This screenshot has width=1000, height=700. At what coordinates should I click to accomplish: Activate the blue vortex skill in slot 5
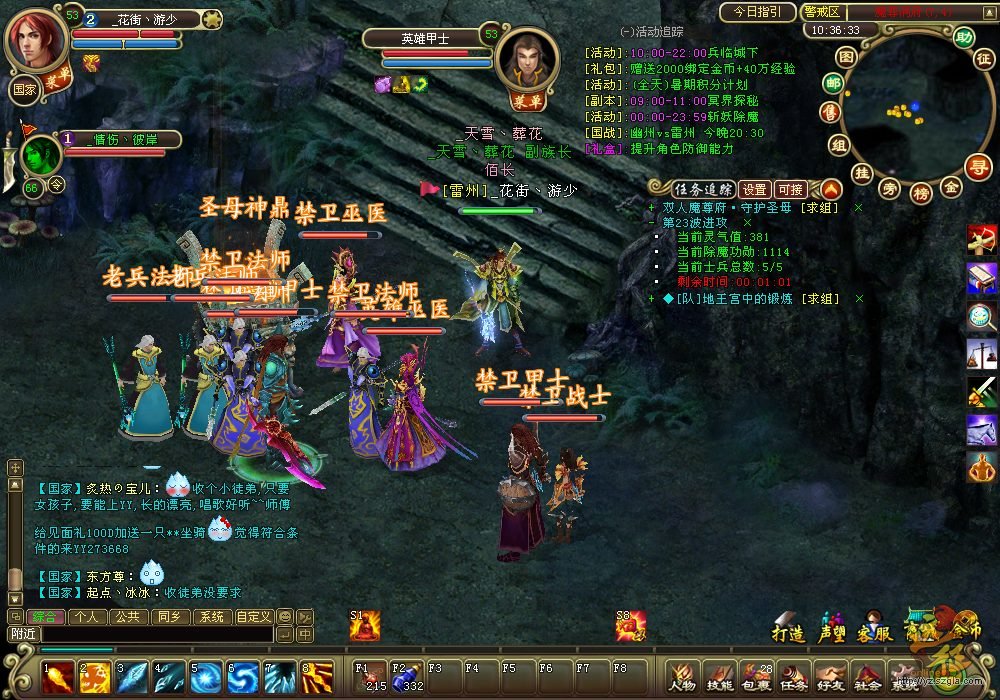[x=206, y=677]
